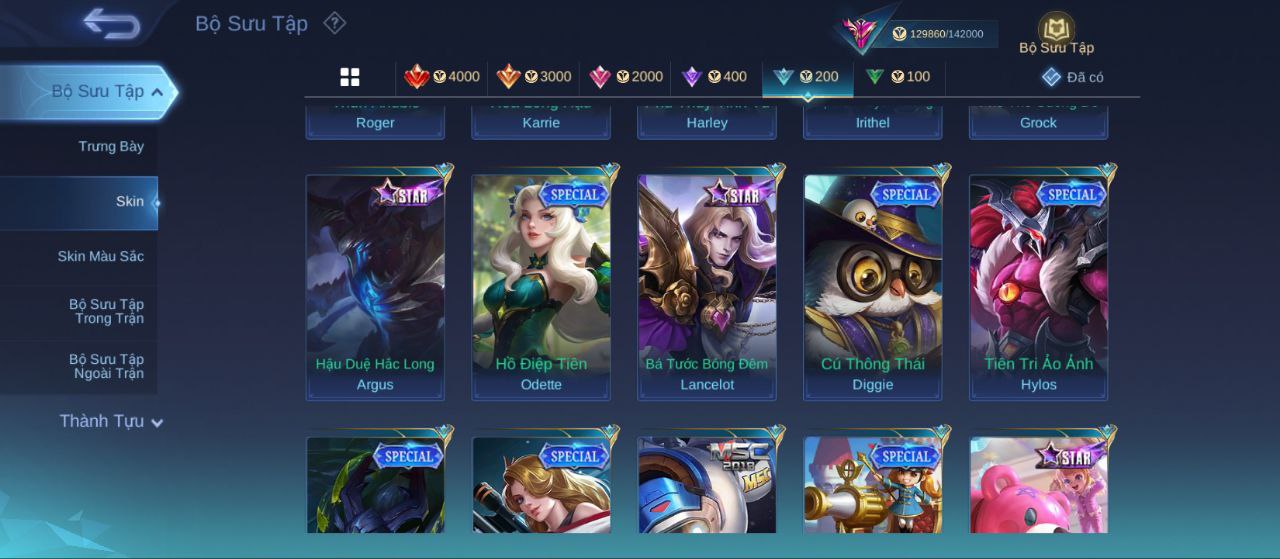Open Bộ Sưu Tập Trong Trận
Screen dimensions: 1280x559
pos(106,312)
